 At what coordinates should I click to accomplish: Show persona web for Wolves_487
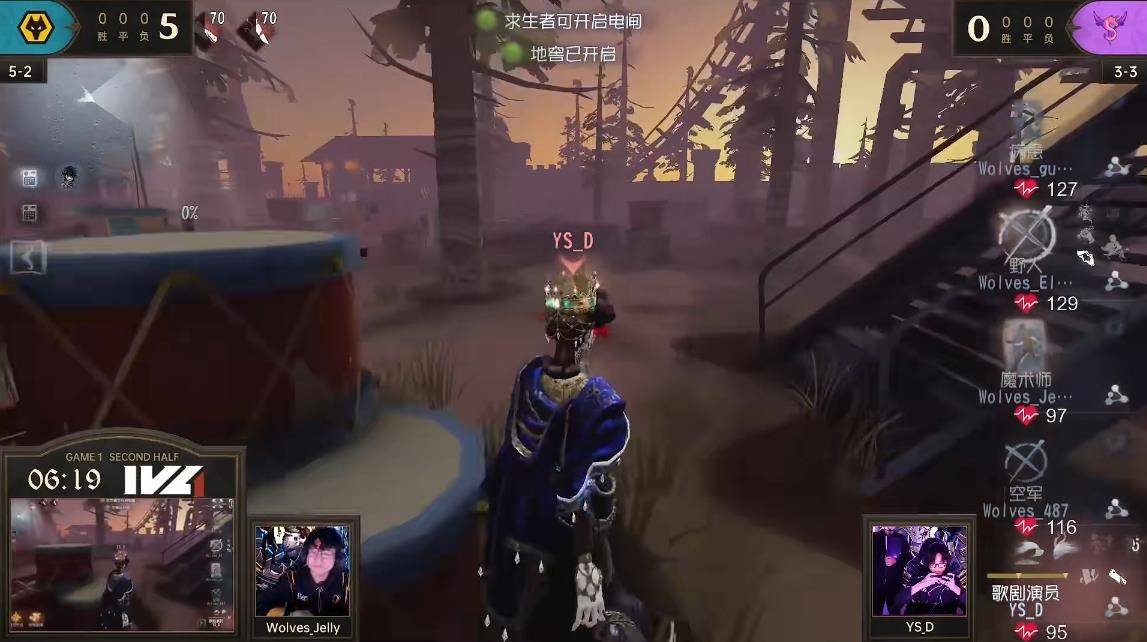tap(1116, 509)
